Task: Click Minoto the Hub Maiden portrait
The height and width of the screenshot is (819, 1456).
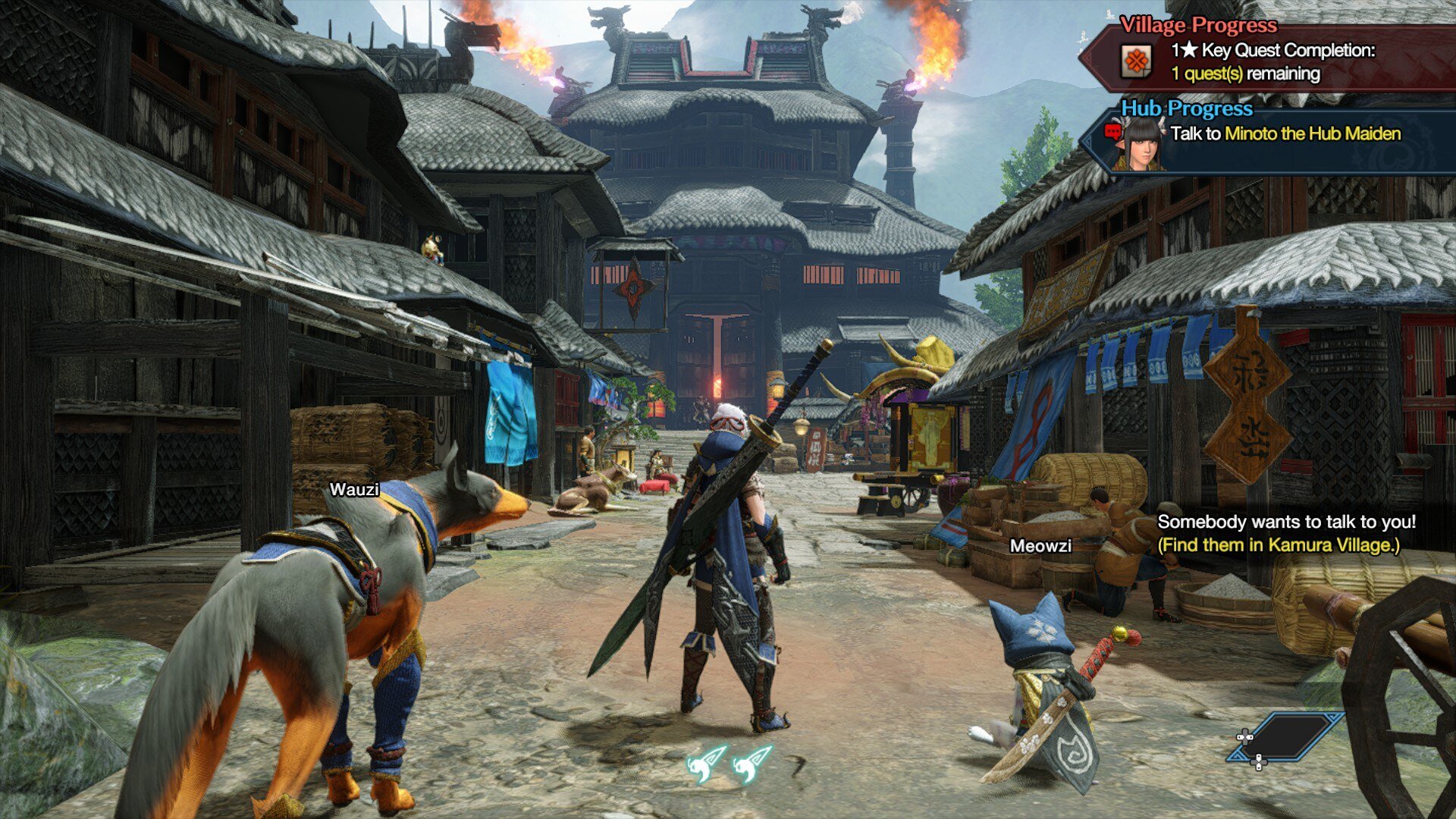Action: click(x=1139, y=144)
